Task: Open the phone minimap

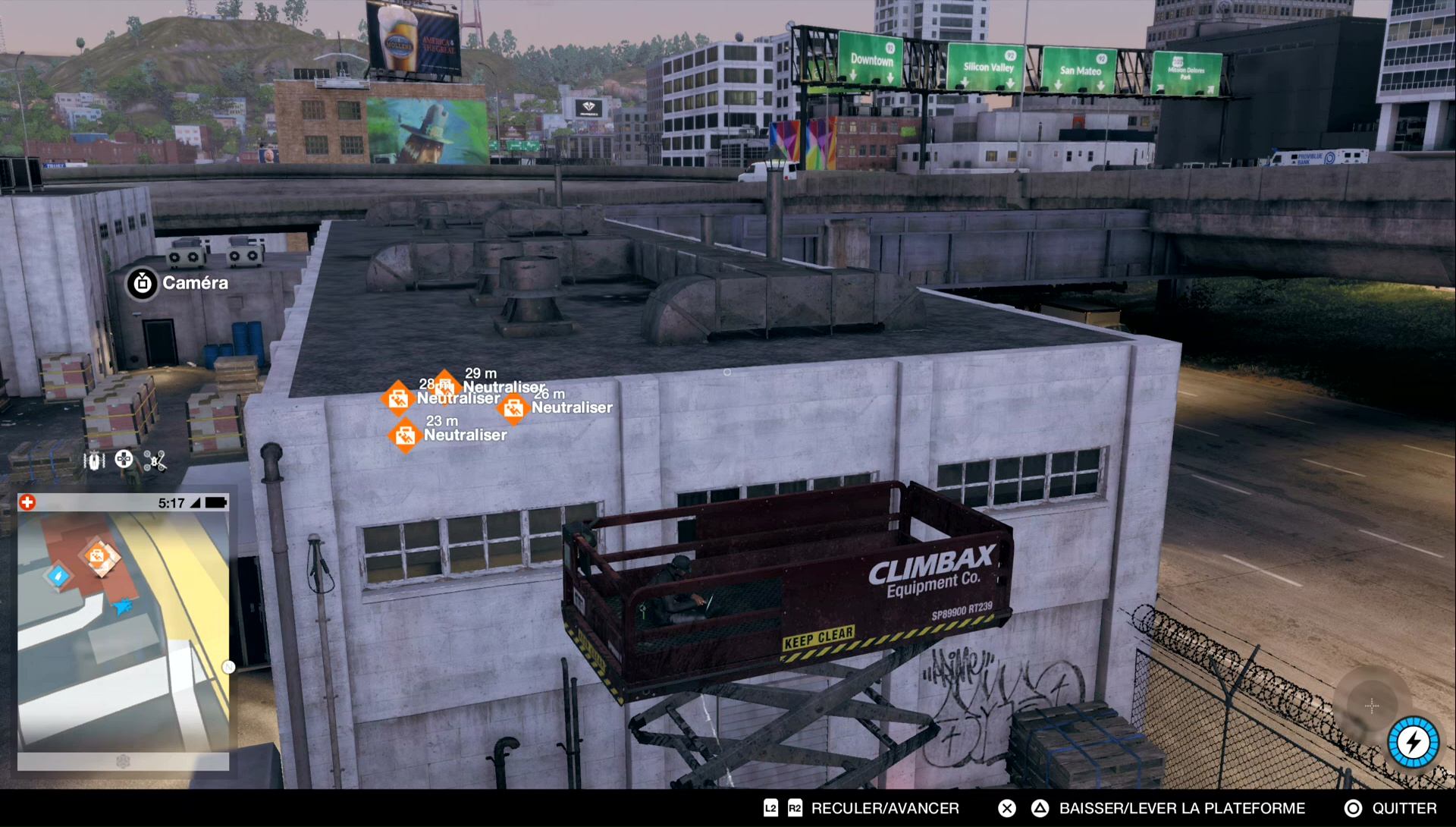Action: 123,631
